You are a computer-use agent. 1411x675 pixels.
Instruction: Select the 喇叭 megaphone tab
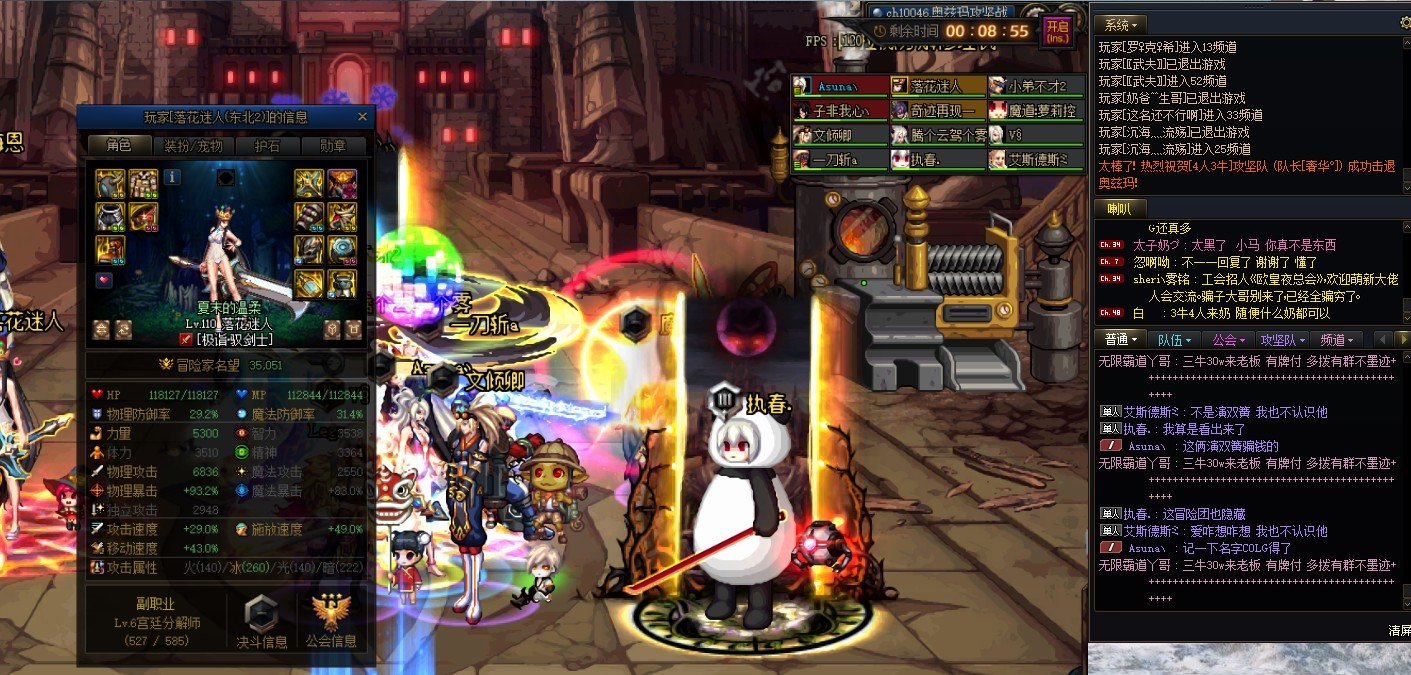pos(1119,208)
